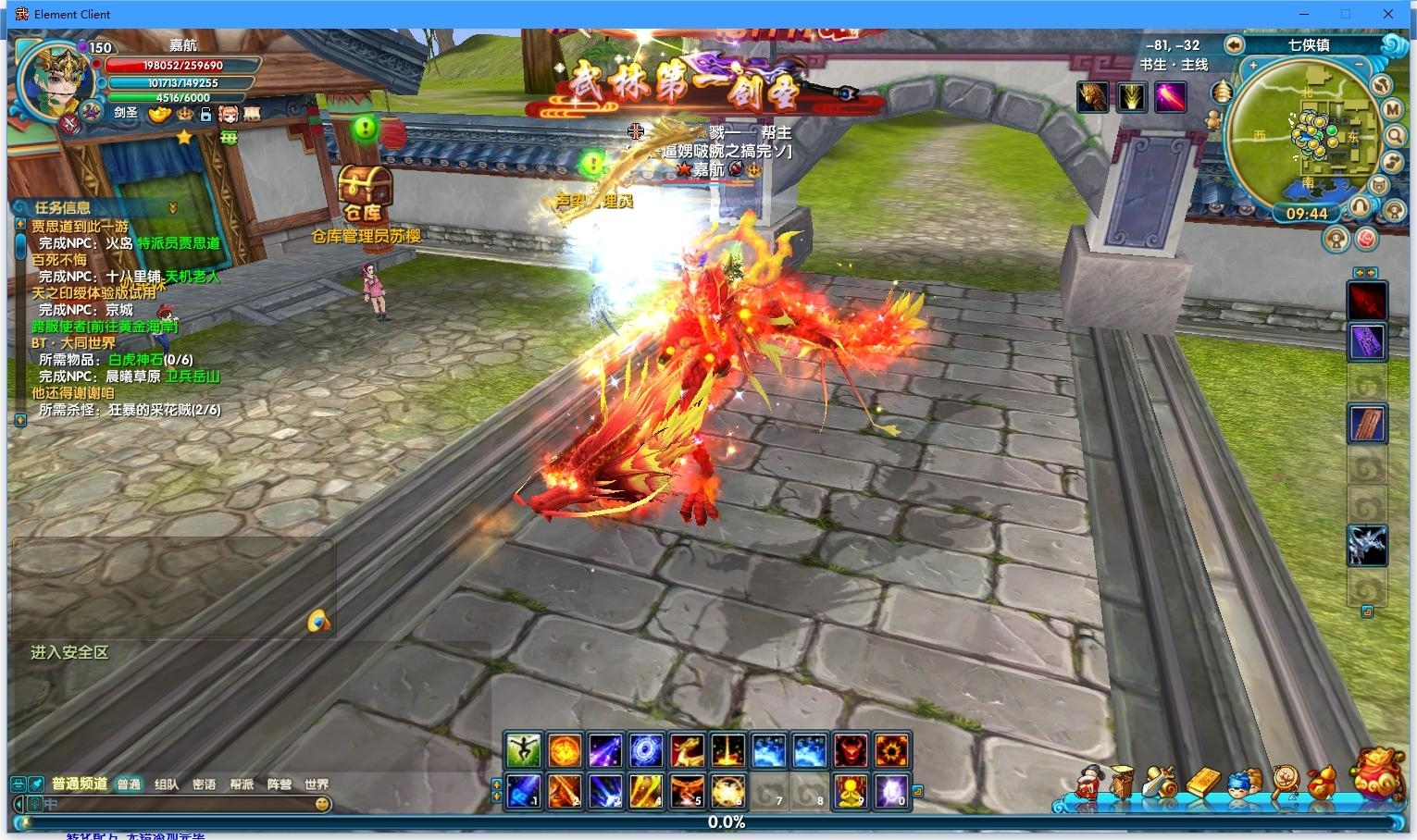This screenshot has height=840, width=1417.
Task: Cast the golden dragon skill
Action: click(687, 750)
